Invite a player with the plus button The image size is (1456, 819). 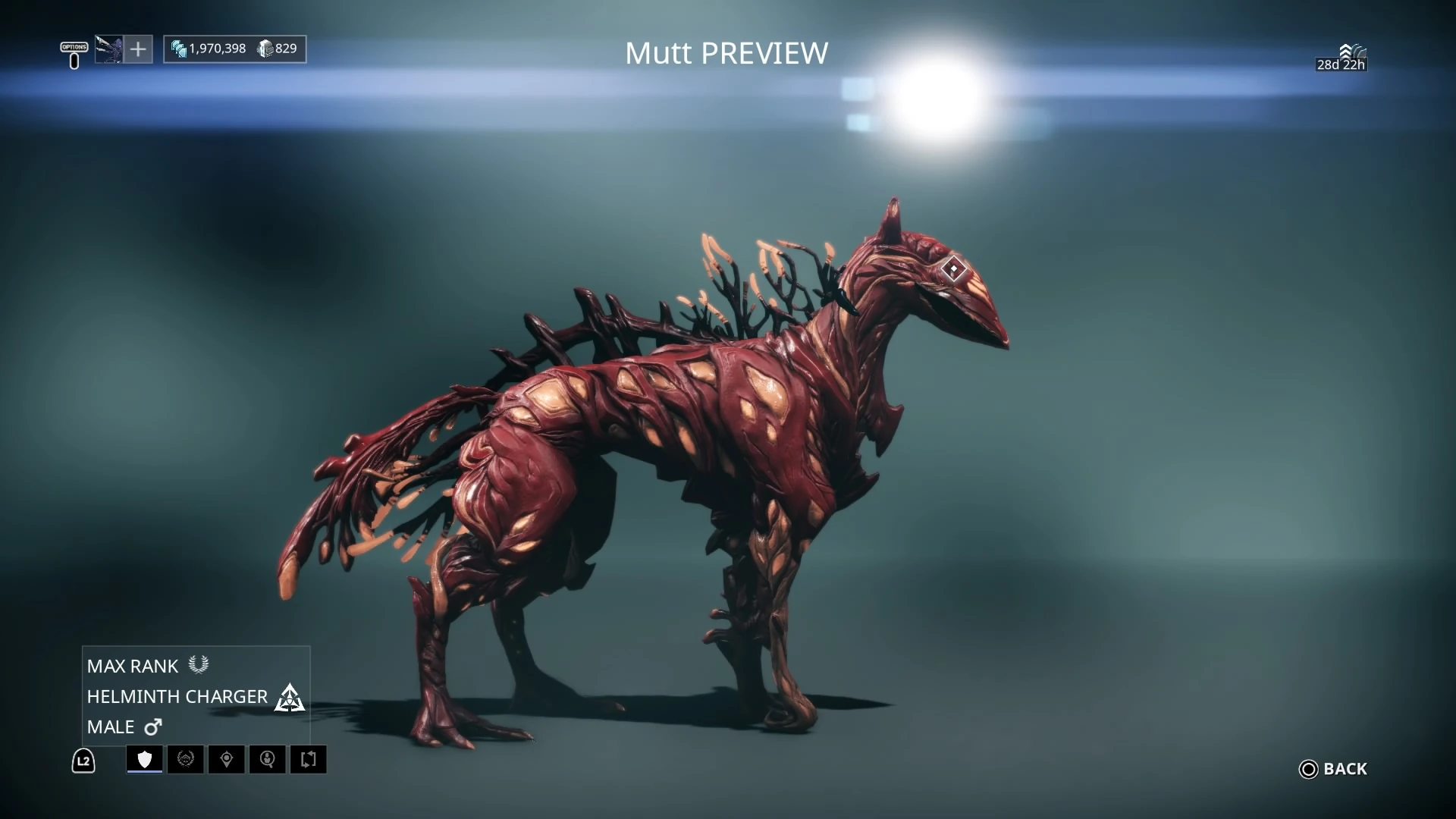point(138,49)
